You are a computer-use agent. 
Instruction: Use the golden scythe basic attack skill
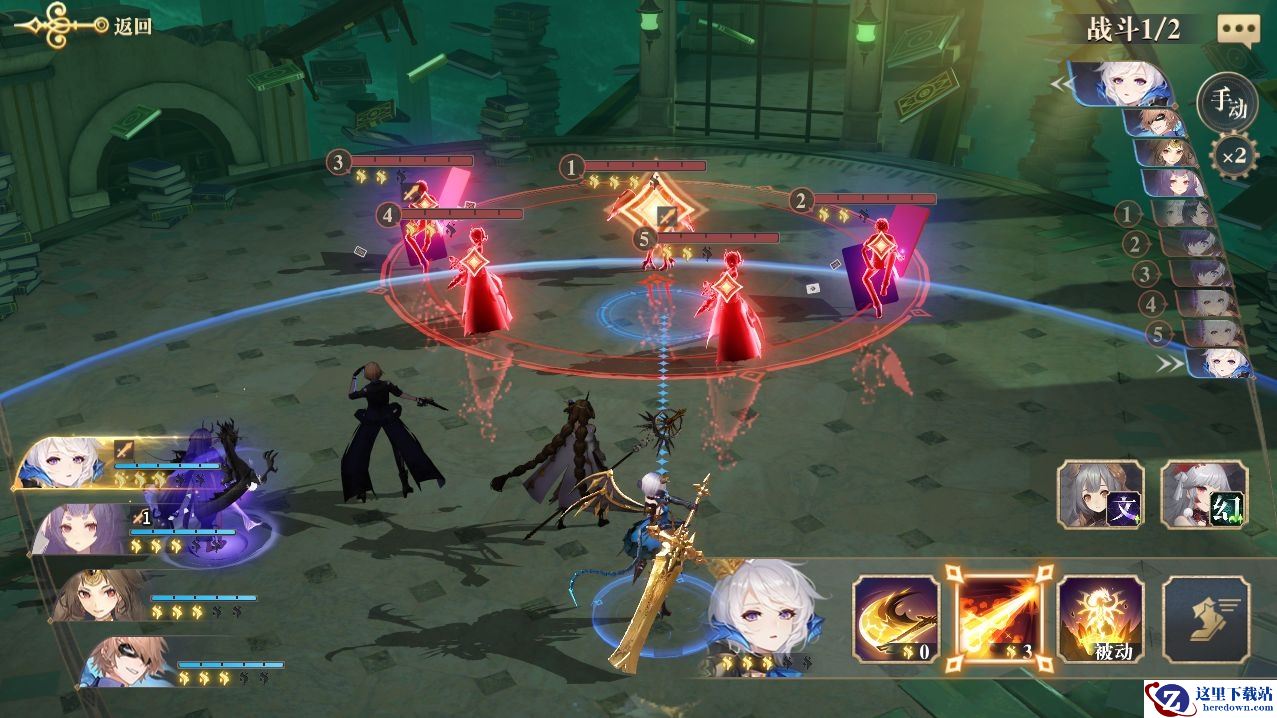pyautogui.click(x=895, y=619)
